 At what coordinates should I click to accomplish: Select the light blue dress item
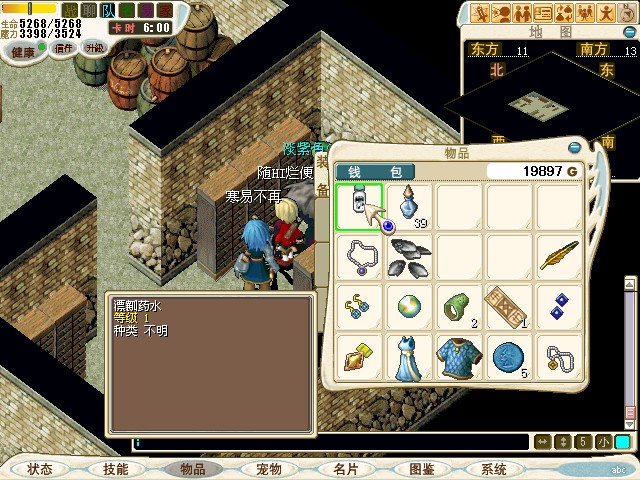coord(410,356)
